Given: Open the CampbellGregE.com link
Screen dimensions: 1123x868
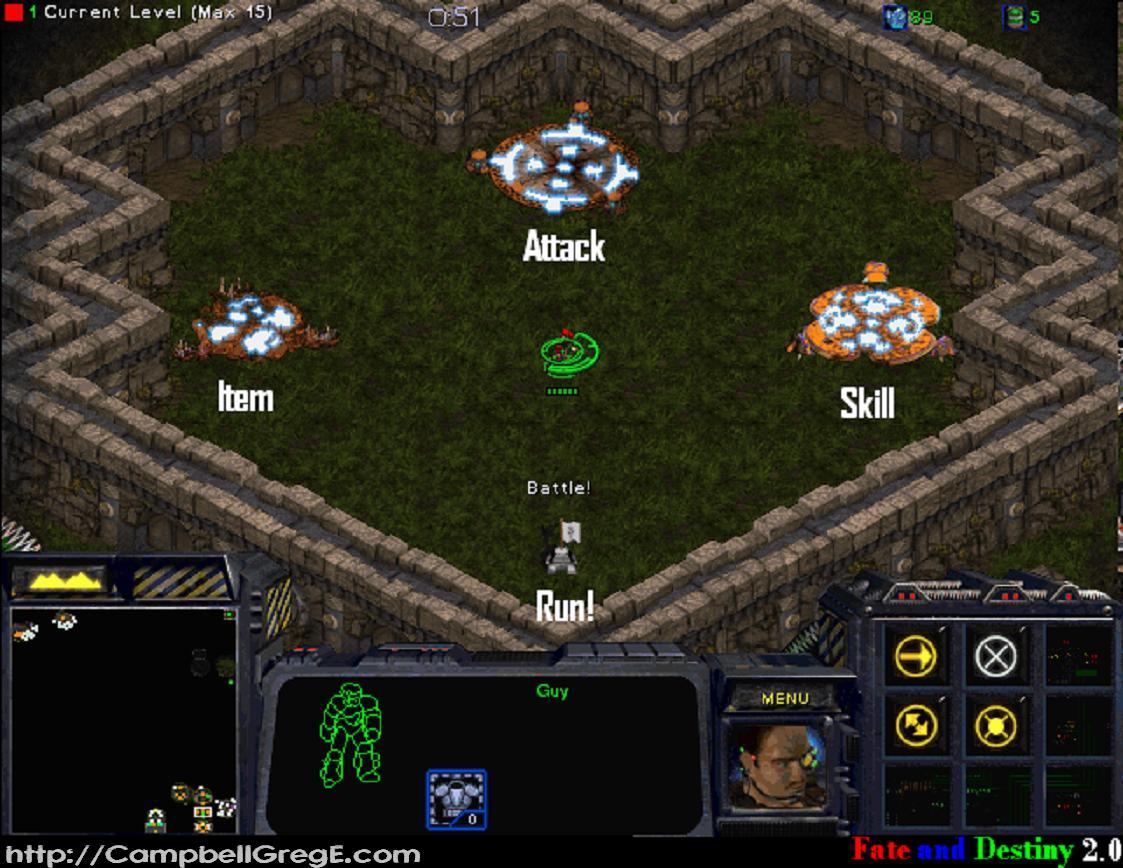Looking at the screenshot, I should pos(211,855).
